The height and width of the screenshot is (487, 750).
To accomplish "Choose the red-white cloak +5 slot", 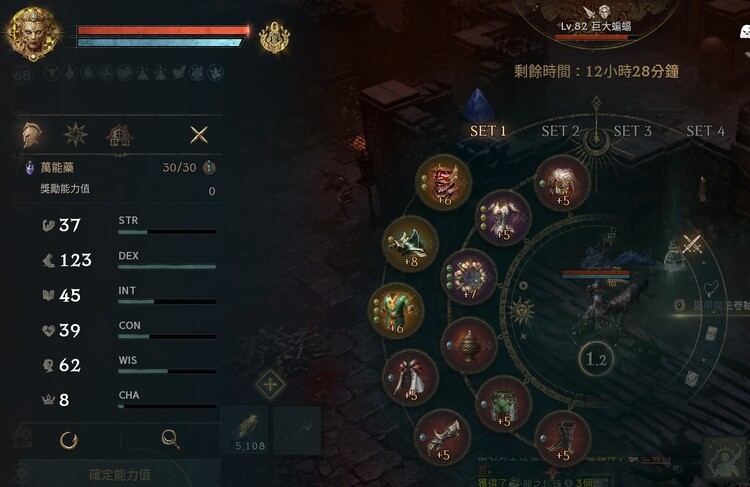I will [410, 376].
